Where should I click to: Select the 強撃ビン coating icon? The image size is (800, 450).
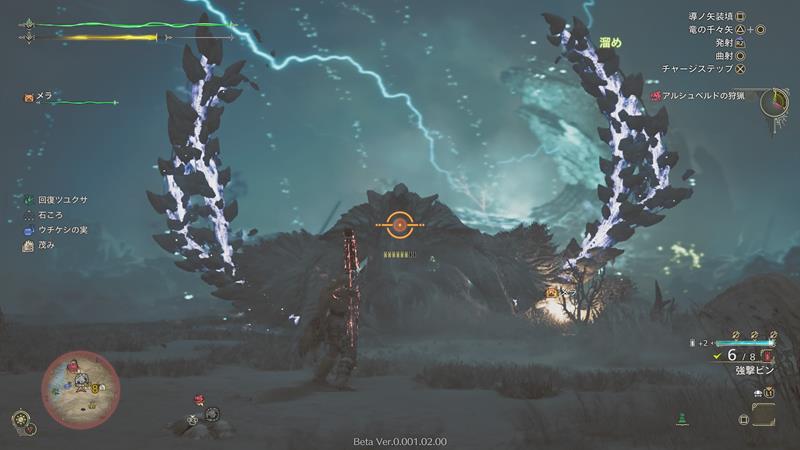pyautogui.click(x=766, y=355)
